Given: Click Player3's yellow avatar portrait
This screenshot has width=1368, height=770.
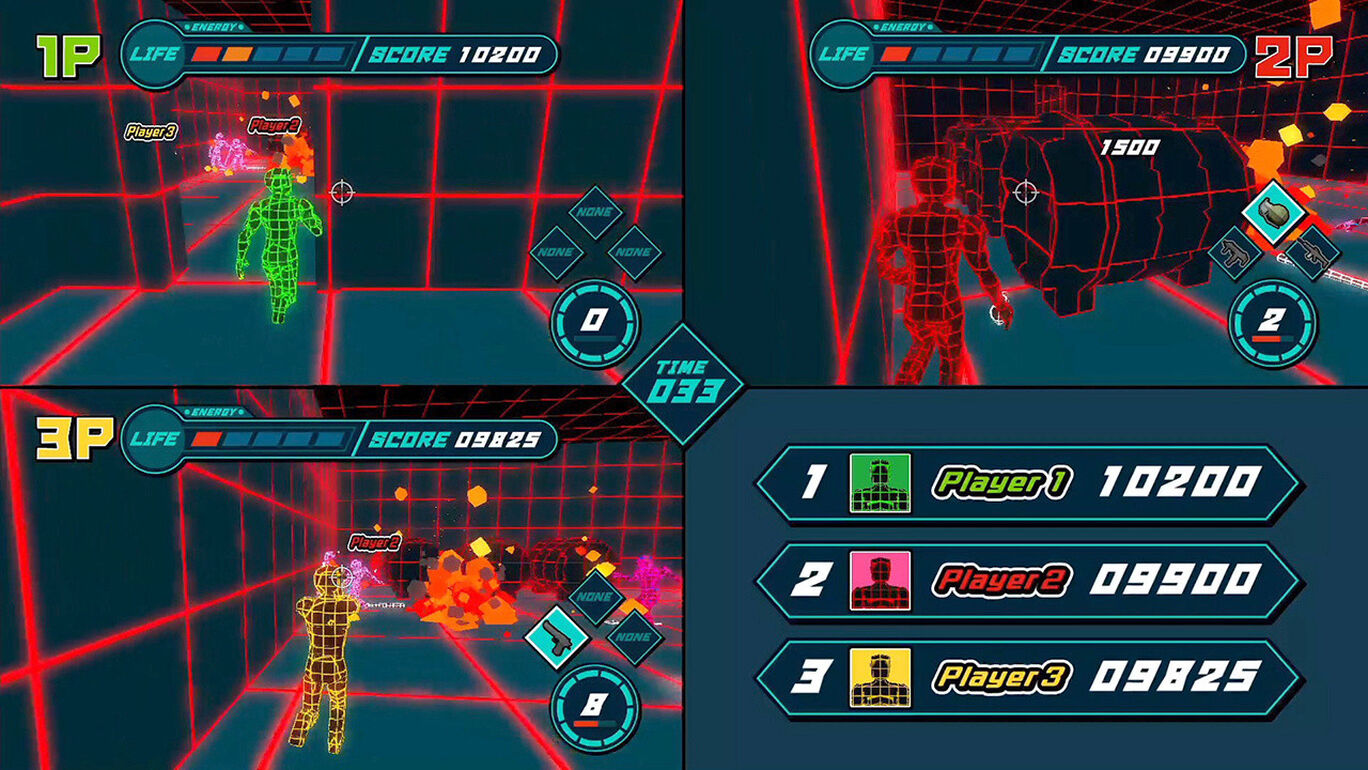Looking at the screenshot, I should (x=880, y=678).
